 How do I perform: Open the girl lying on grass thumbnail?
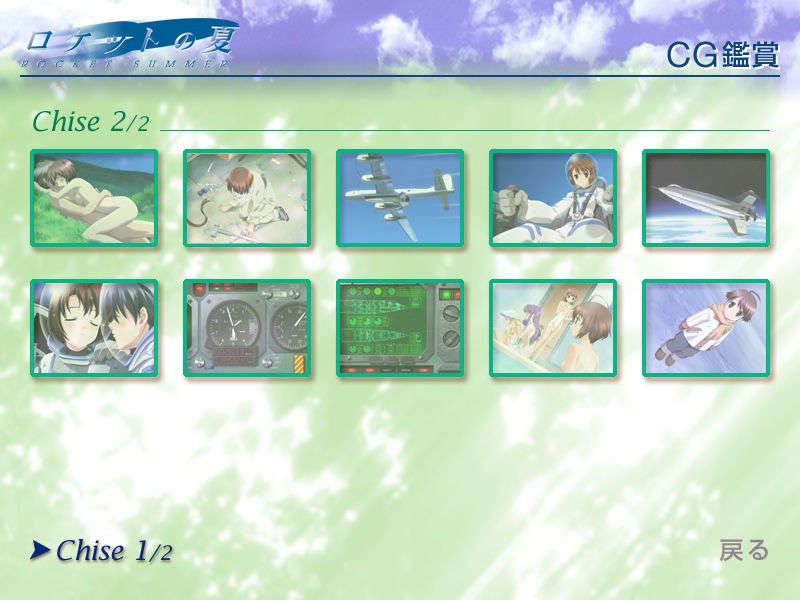pos(94,198)
